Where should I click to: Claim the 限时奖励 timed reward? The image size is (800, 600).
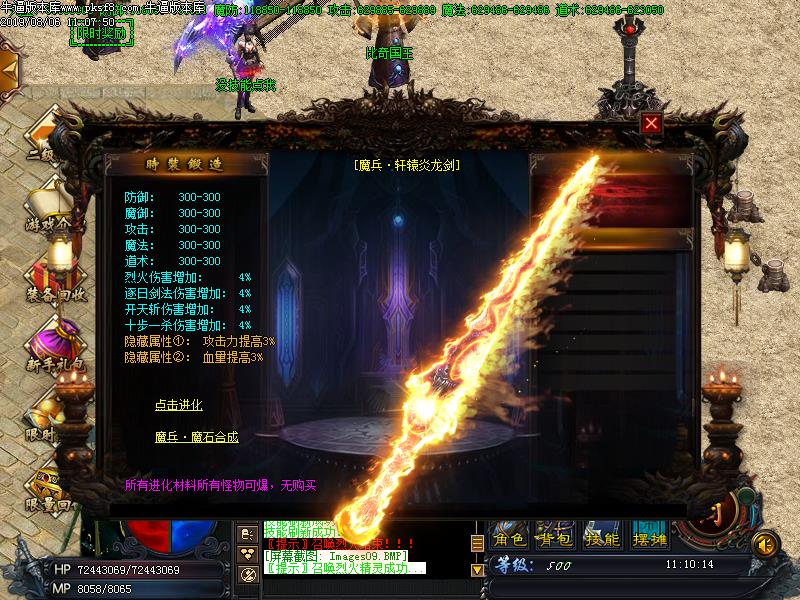click(102, 34)
